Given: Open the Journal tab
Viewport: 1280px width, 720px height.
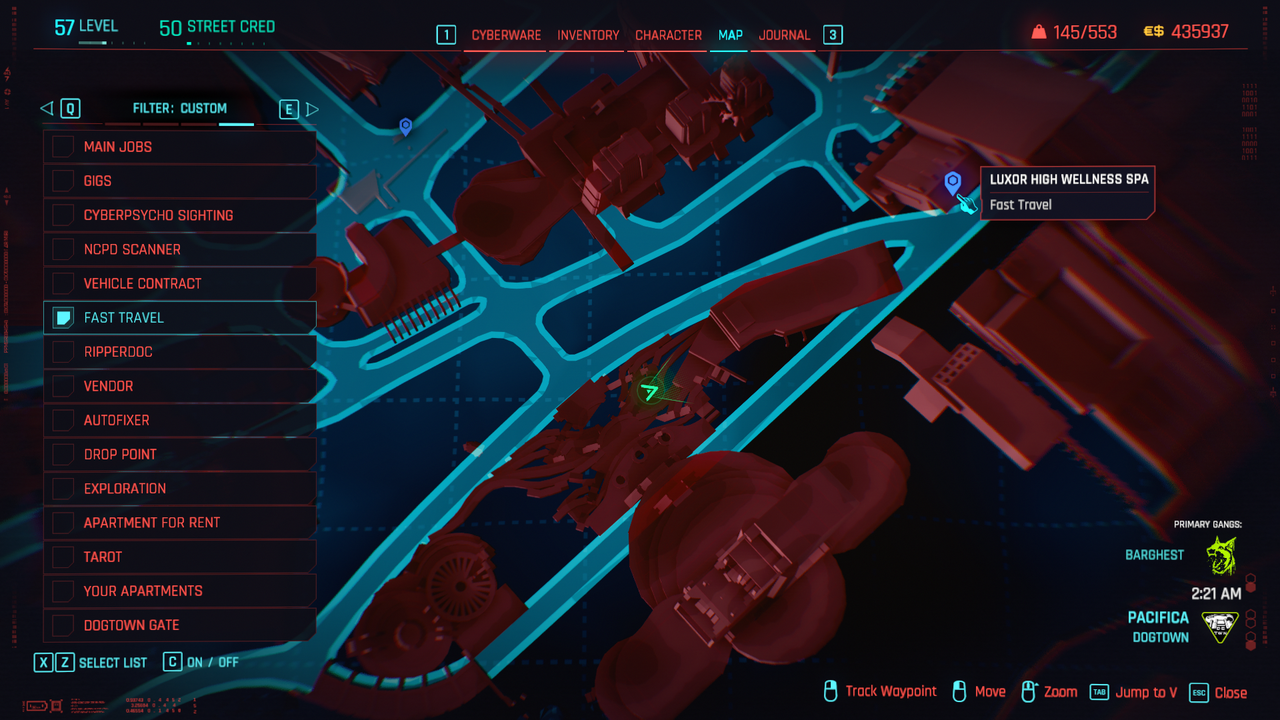Looking at the screenshot, I should click(784, 35).
